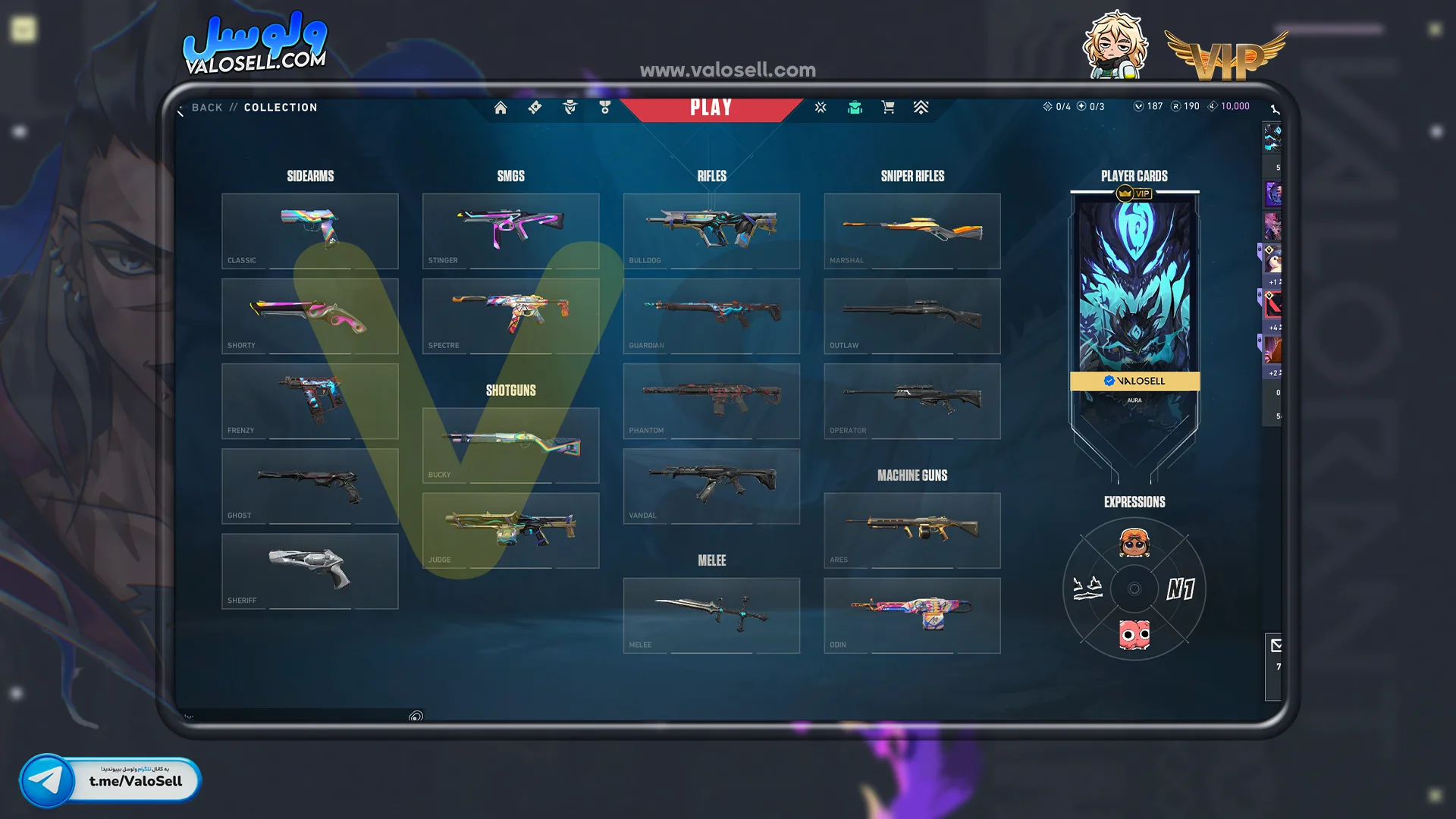Open the home icon in top navigation
The height and width of the screenshot is (819, 1456).
coord(500,108)
